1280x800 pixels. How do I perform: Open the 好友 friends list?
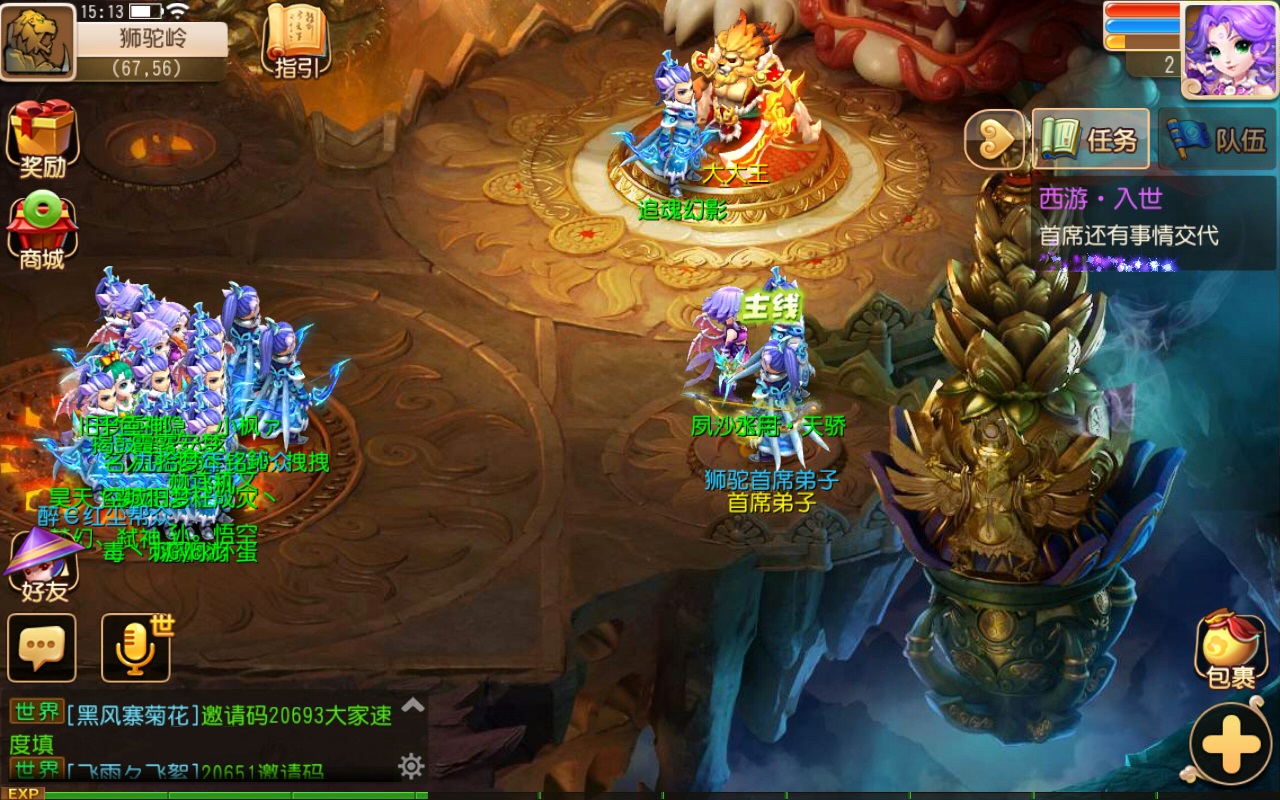click(x=43, y=567)
